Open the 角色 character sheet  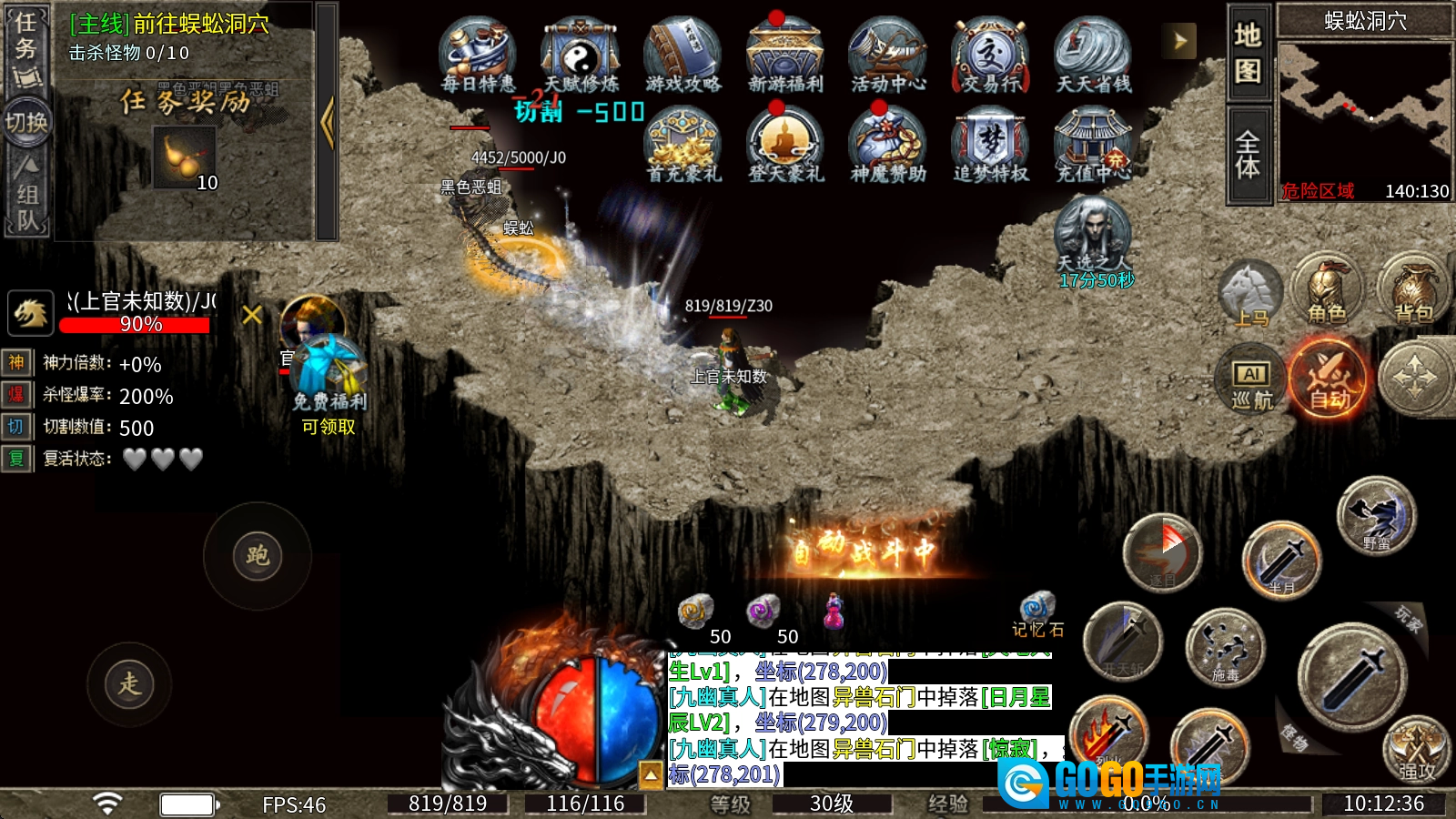pyautogui.click(x=1327, y=291)
